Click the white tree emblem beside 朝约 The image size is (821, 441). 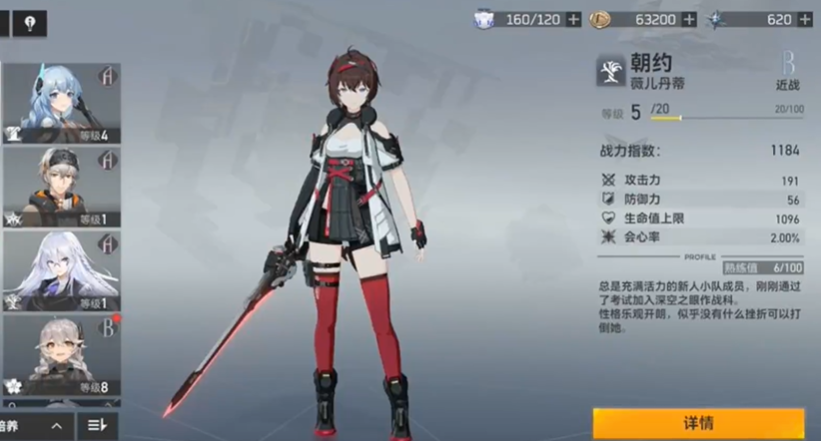[x=611, y=71]
